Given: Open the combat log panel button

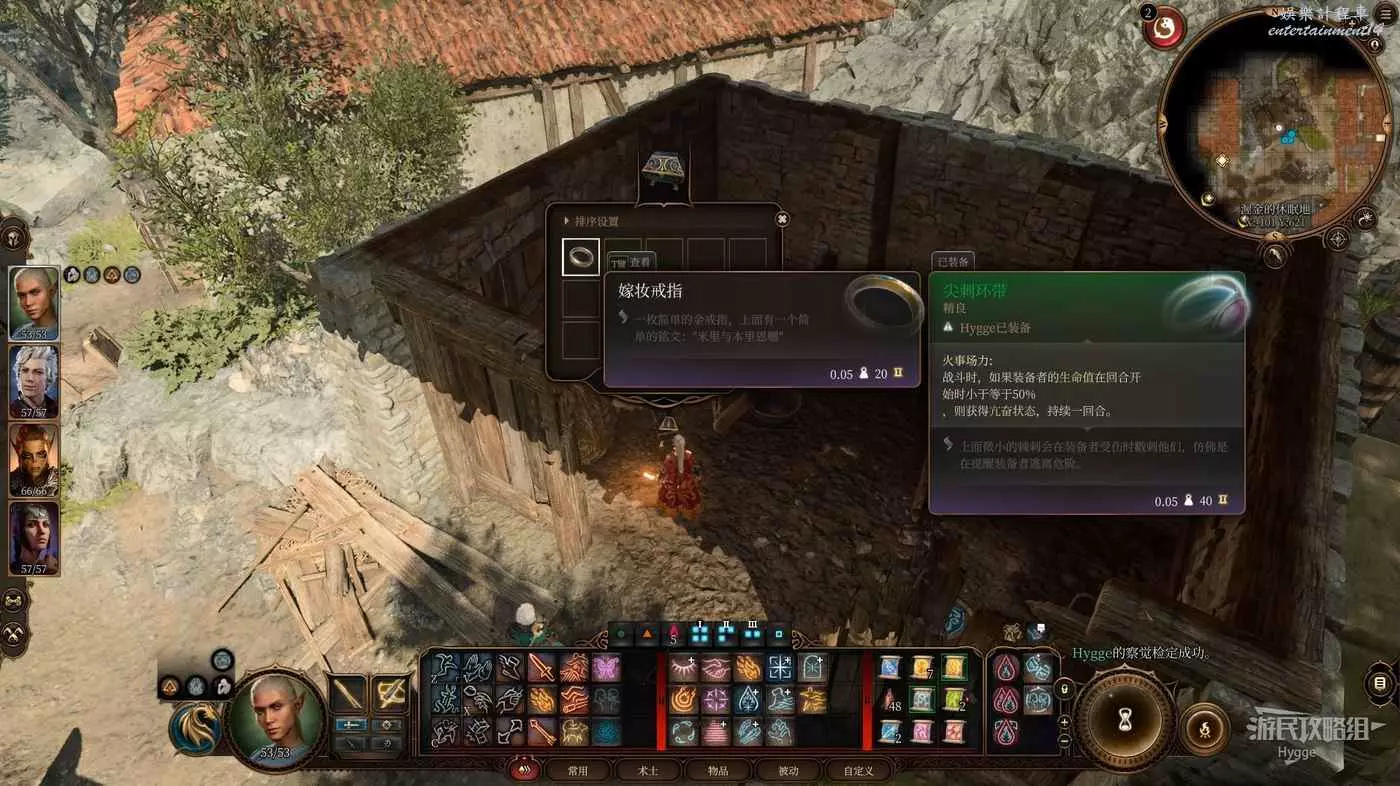Looking at the screenshot, I should coord(1381,684).
